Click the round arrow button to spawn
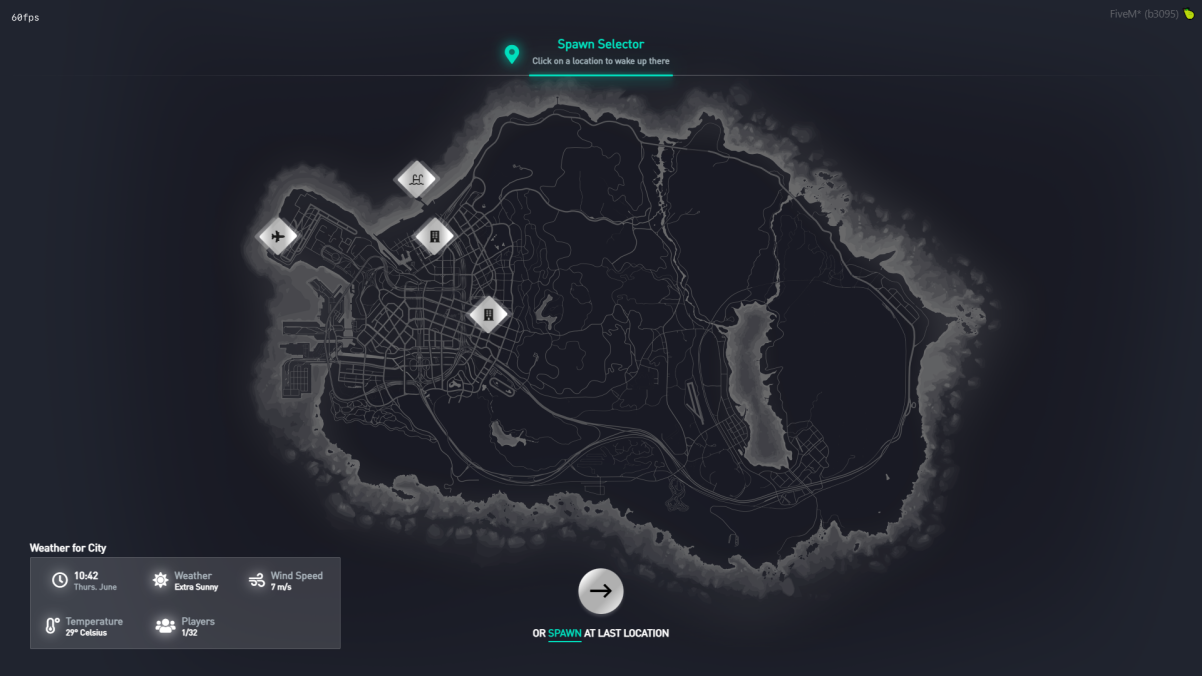This screenshot has width=1202, height=676. point(601,591)
